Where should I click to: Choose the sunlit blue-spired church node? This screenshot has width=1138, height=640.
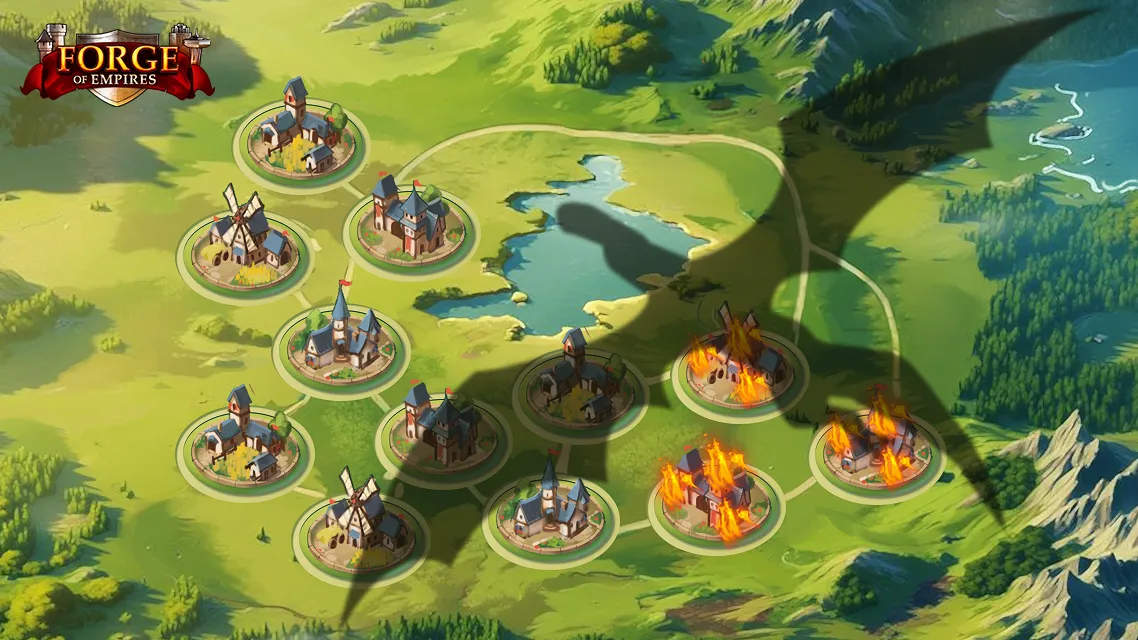pos(341,338)
